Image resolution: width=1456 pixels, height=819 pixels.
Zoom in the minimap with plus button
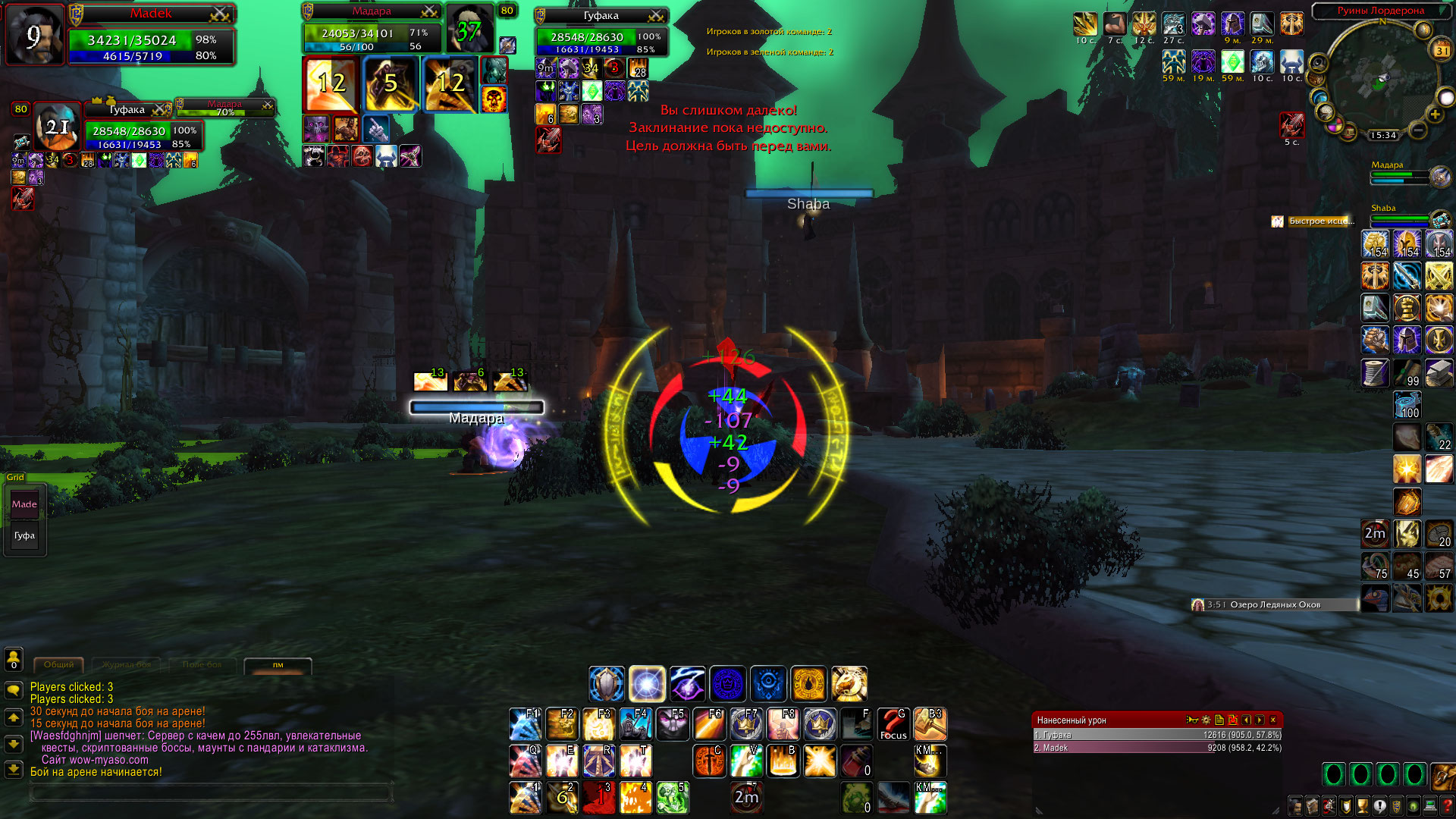[1435, 115]
